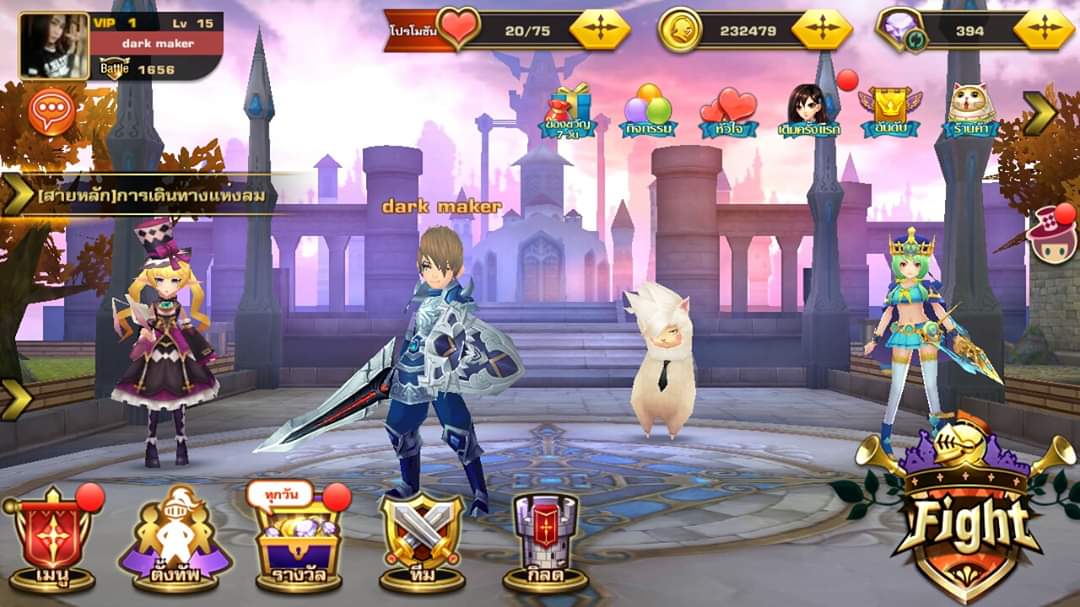Open the first top-up girl icon

coord(809,111)
